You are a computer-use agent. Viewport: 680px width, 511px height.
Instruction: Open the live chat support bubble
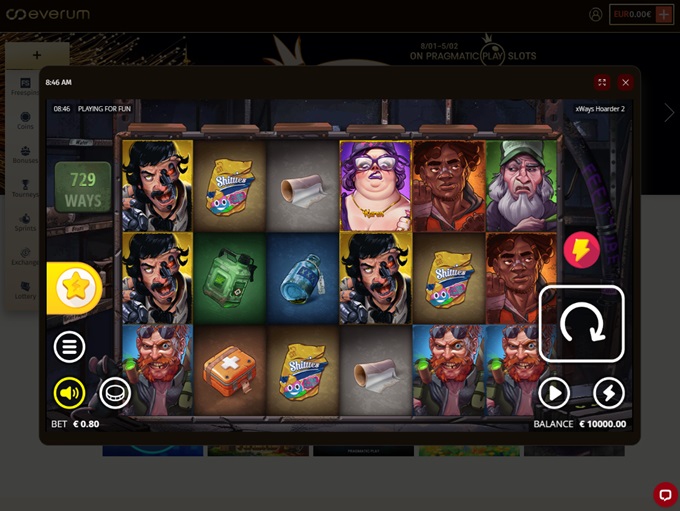(665, 494)
